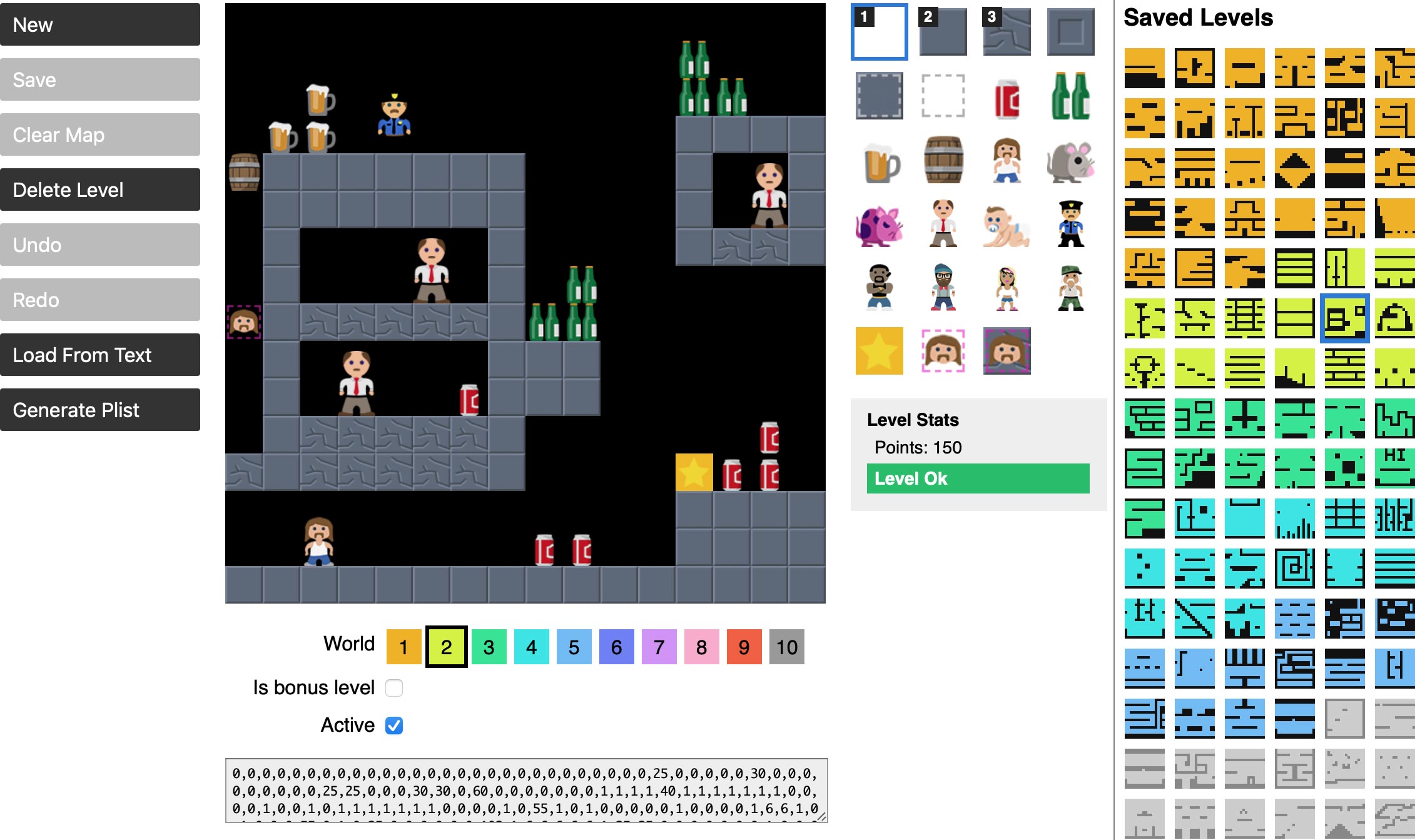Choose the army soldier character tile
Viewport: 1415px width, 840px height.
tap(1071, 288)
